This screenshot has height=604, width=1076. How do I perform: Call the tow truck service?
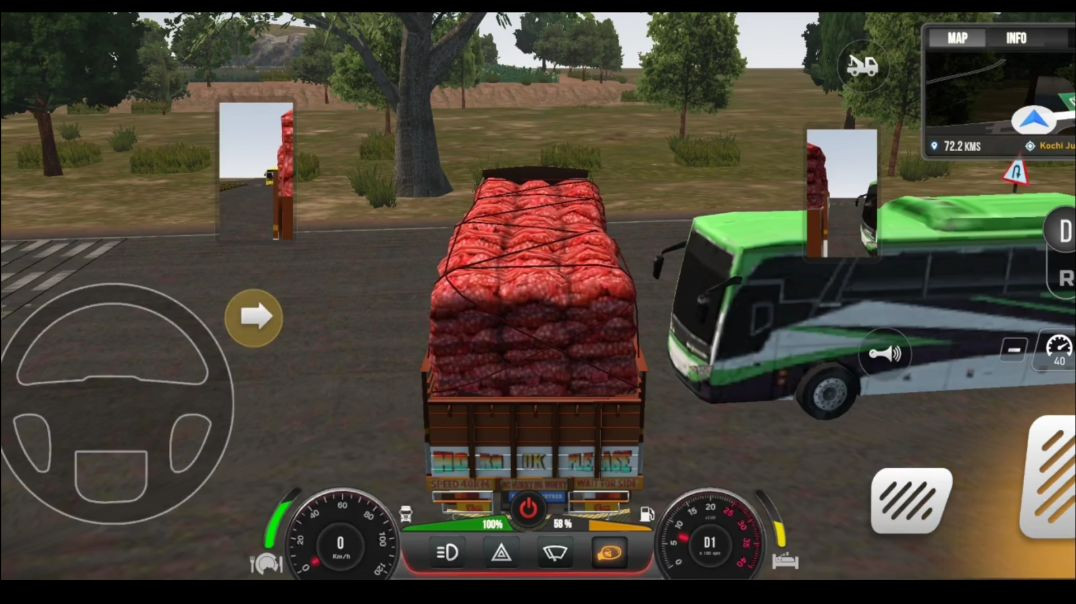(862, 66)
